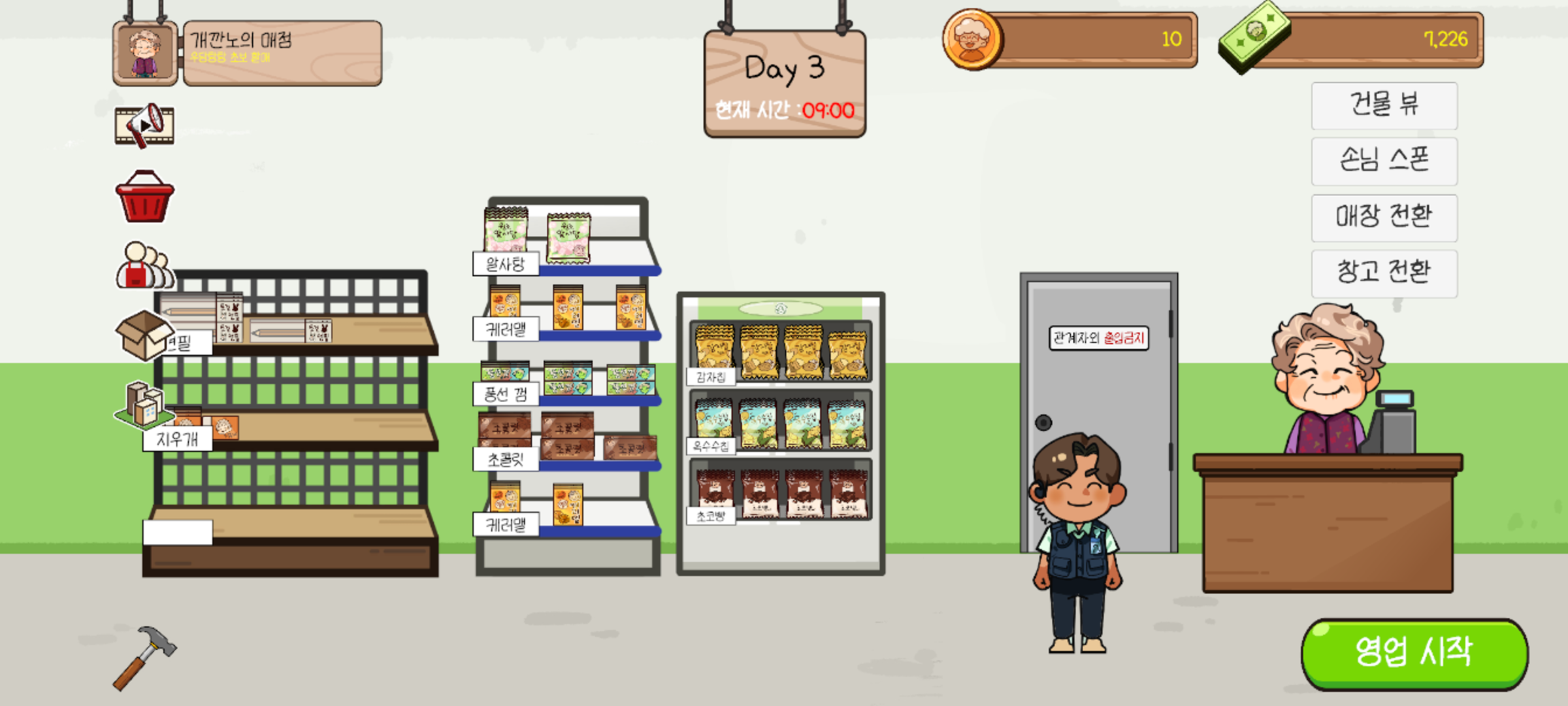The height and width of the screenshot is (706, 1568).
Task: Open the red shopping basket menu
Action: tap(144, 197)
